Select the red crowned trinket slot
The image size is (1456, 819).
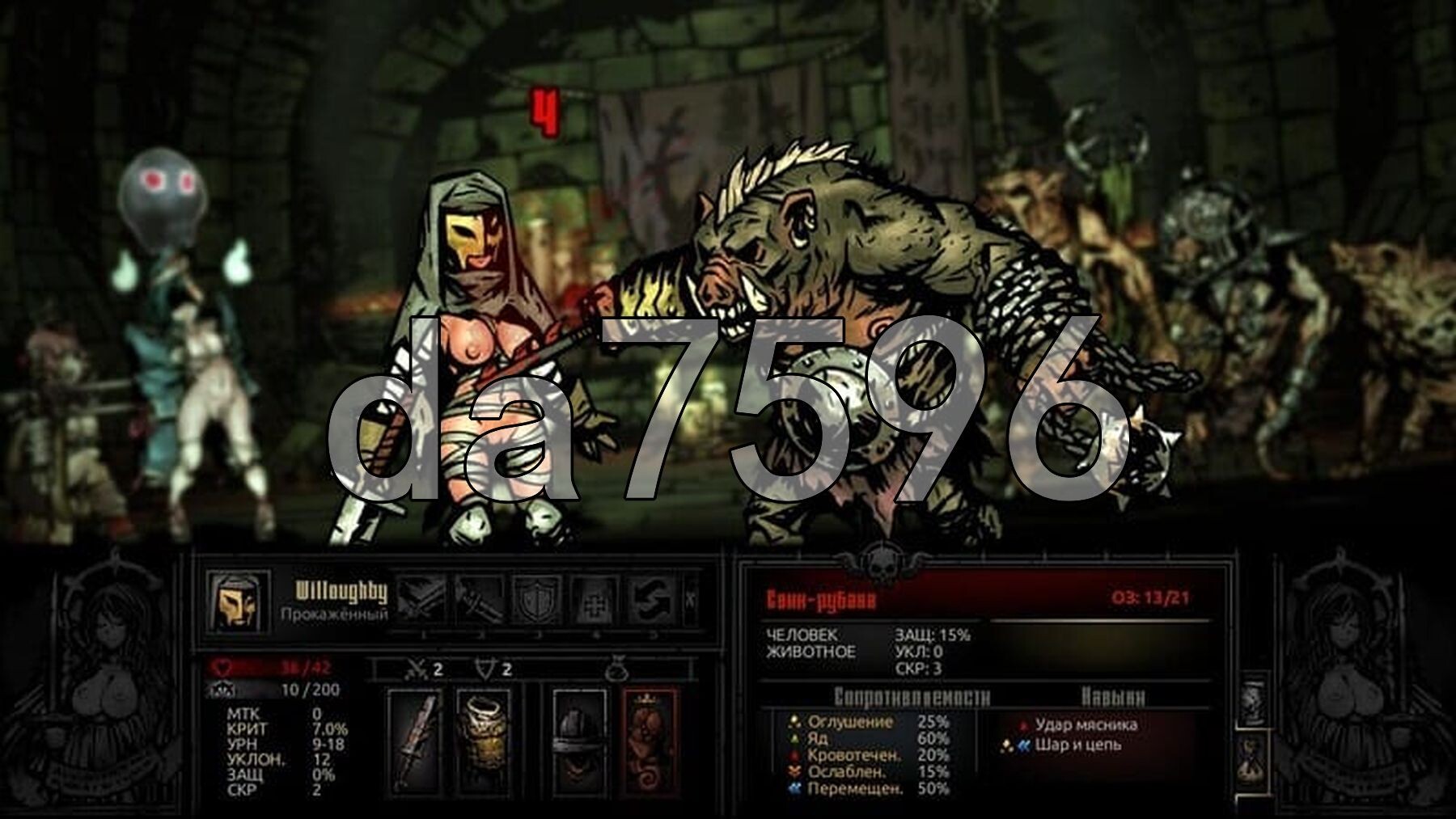pos(650,741)
